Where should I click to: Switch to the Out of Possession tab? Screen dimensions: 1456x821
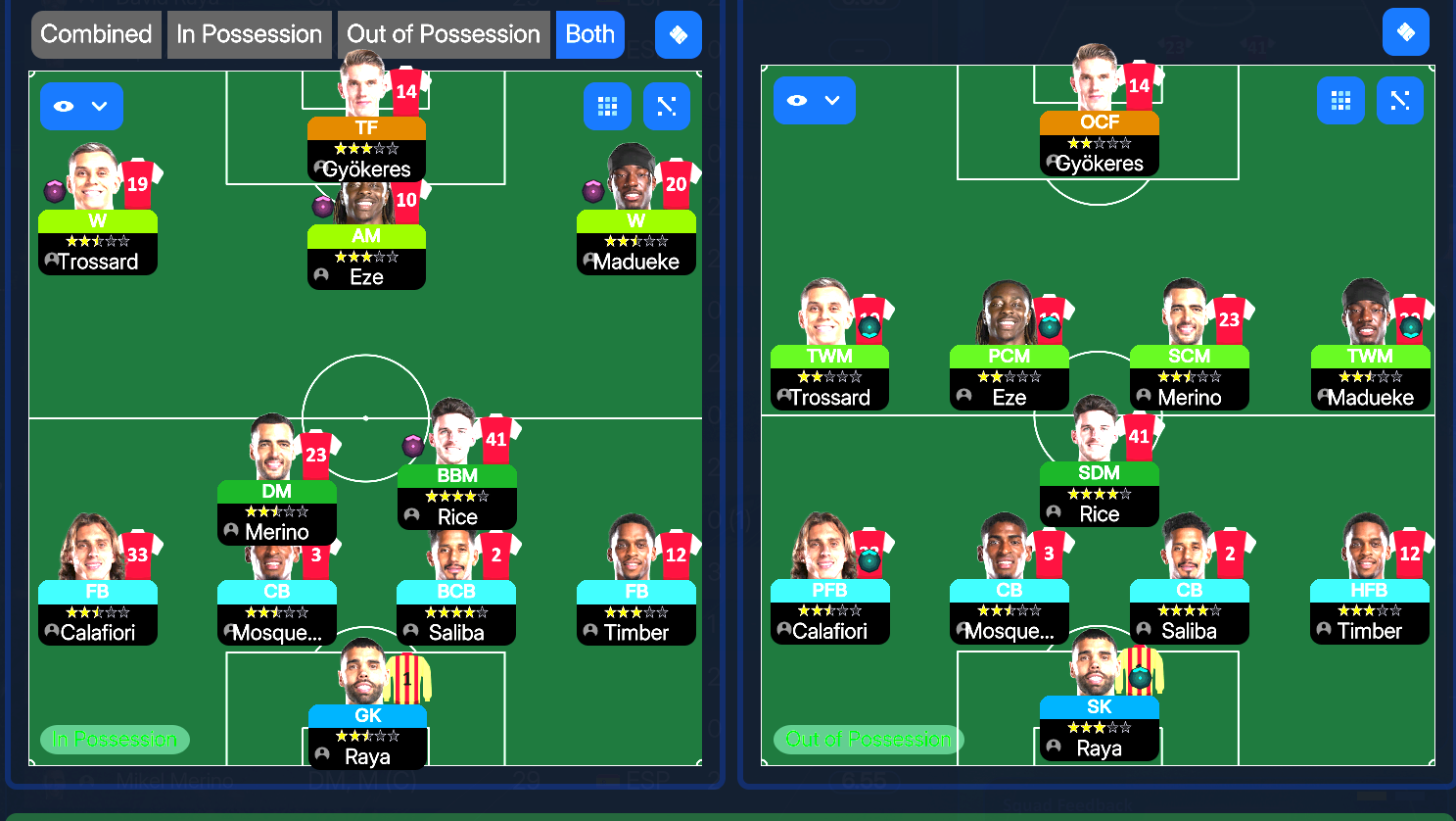[x=443, y=34]
